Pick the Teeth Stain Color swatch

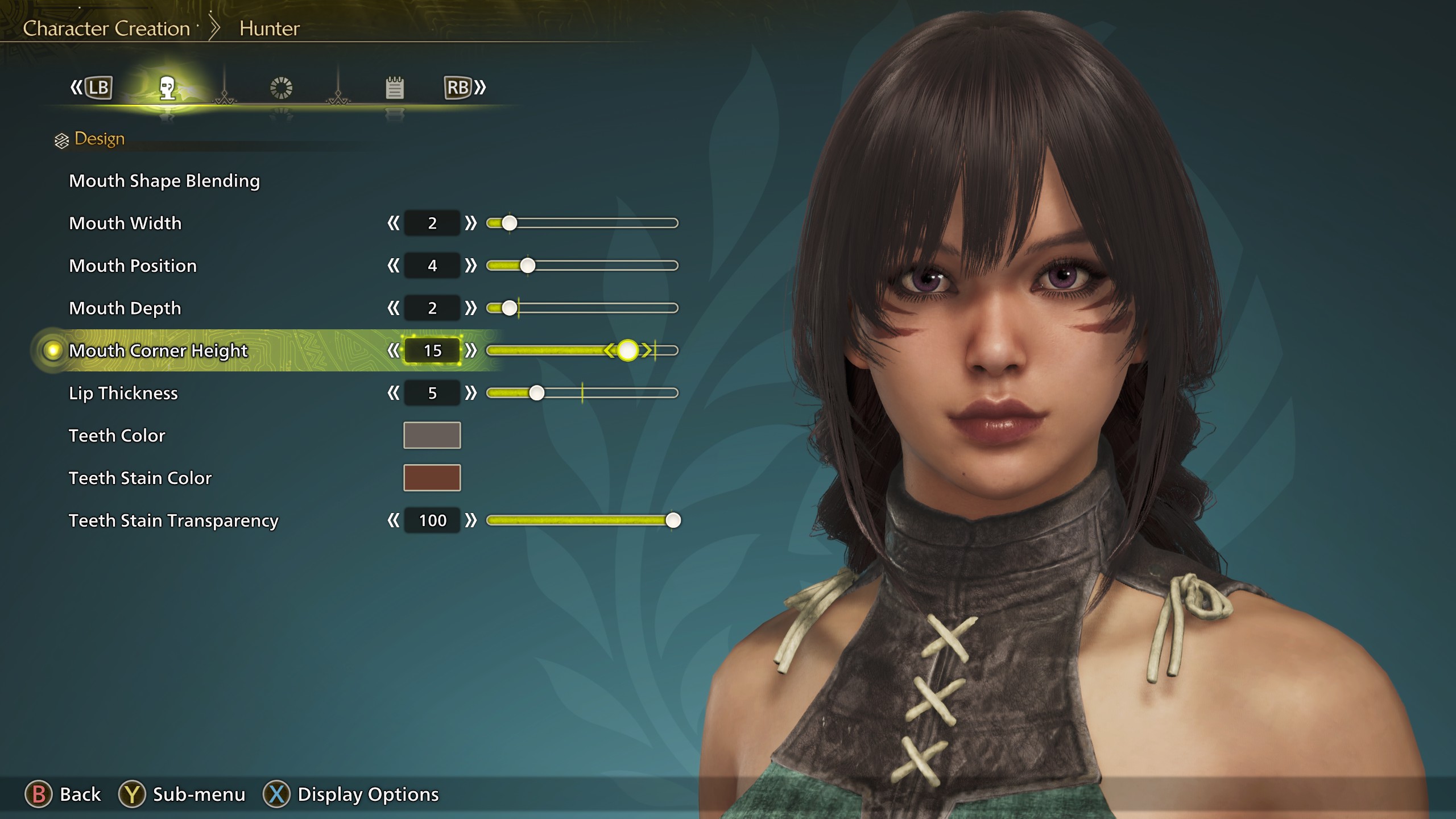point(432,478)
